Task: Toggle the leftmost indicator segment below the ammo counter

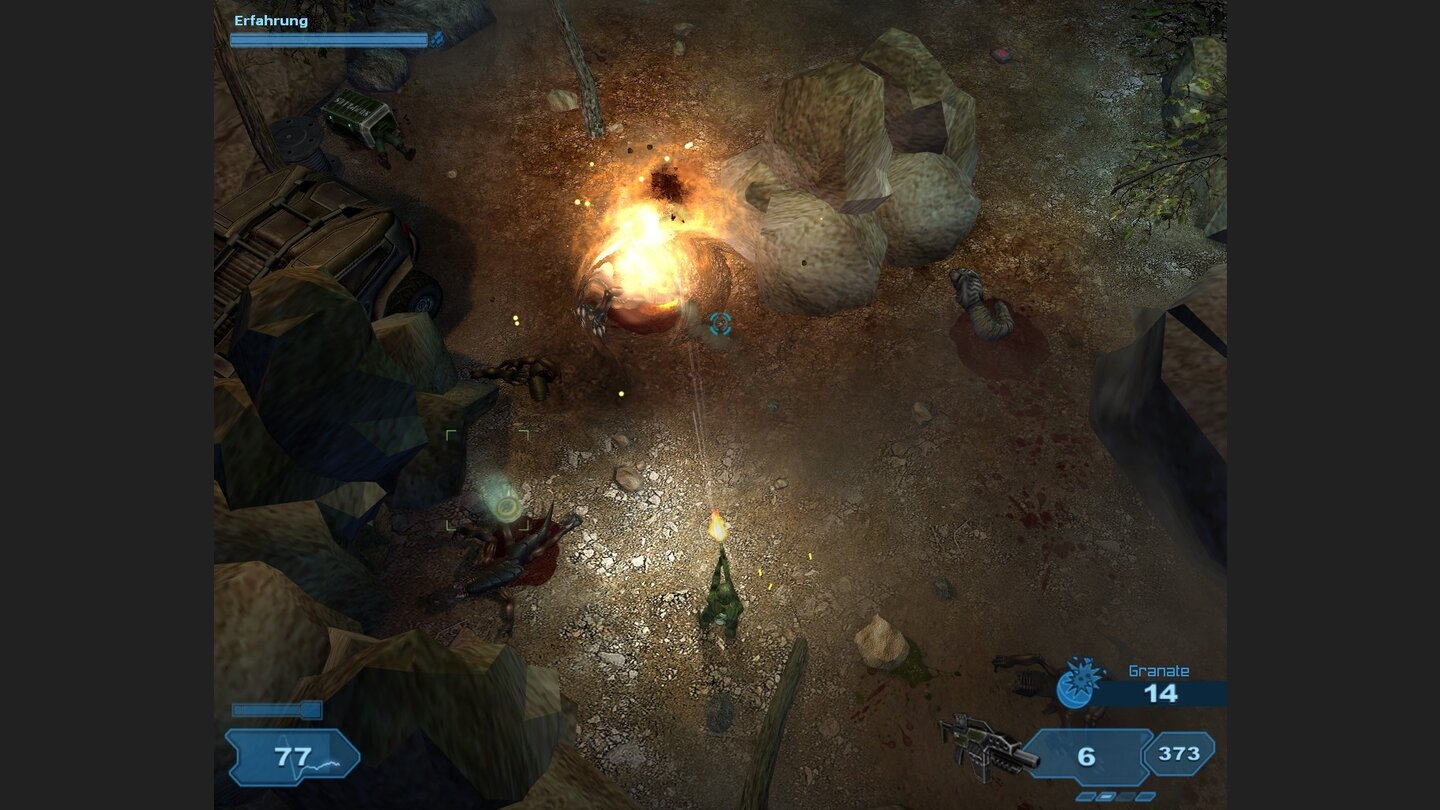Action: coord(1085,797)
